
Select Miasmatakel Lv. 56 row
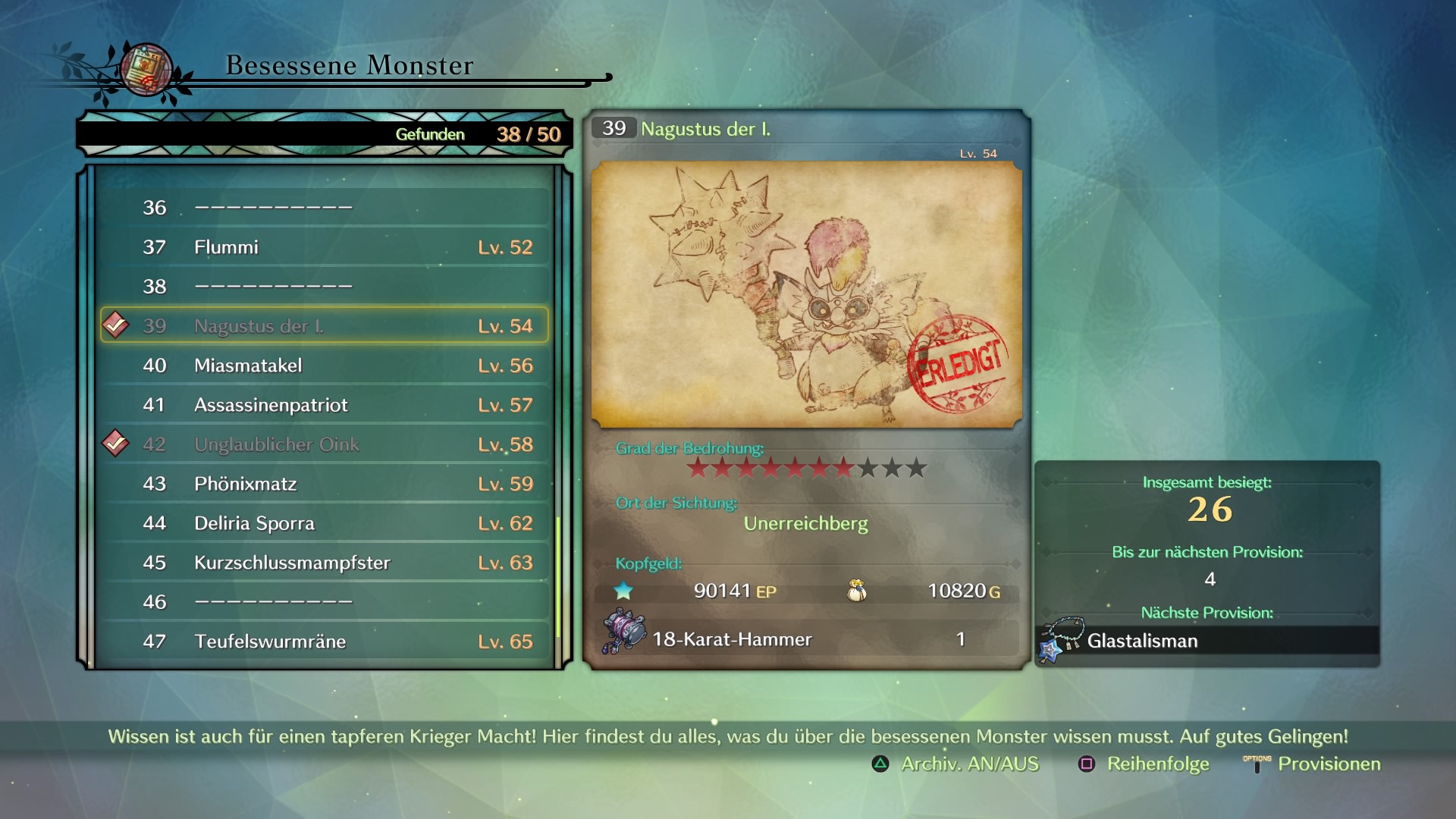325,366
